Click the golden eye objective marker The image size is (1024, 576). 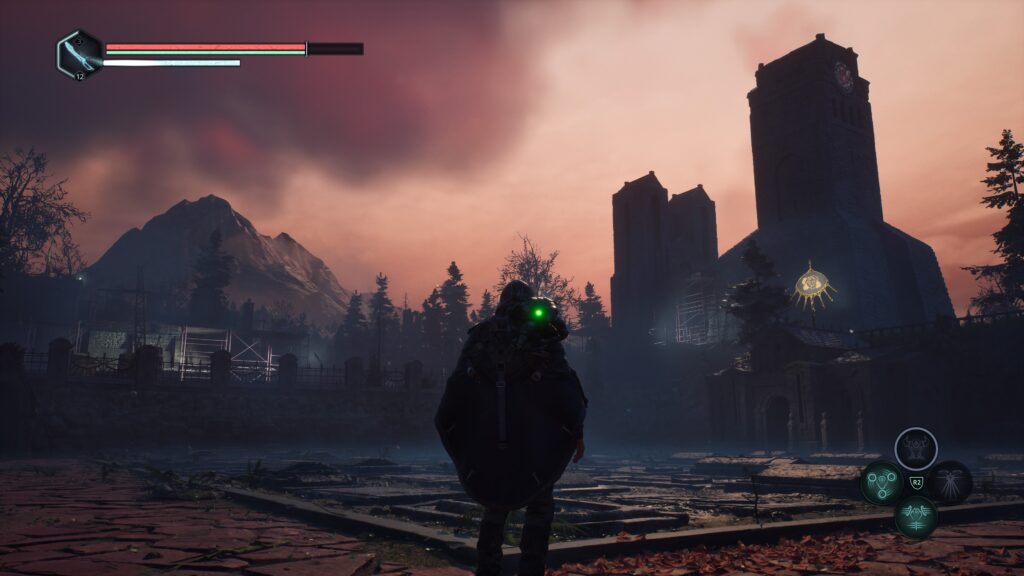[x=814, y=287]
